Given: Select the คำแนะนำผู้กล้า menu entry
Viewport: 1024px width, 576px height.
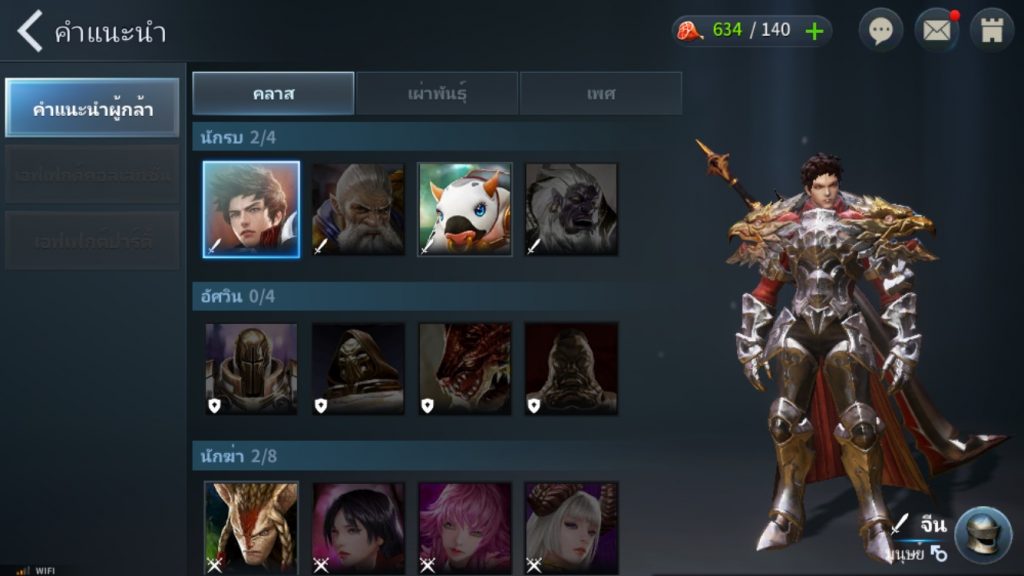Looking at the screenshot, I should [92, 108].
